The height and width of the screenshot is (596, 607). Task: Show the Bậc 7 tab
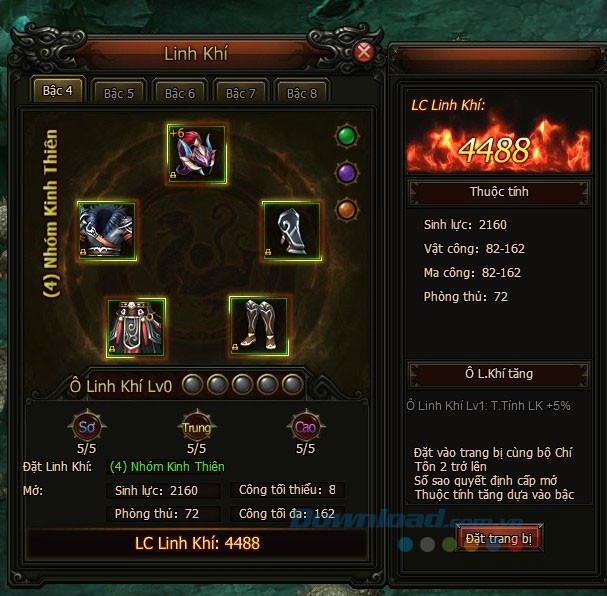coord(241,92)
